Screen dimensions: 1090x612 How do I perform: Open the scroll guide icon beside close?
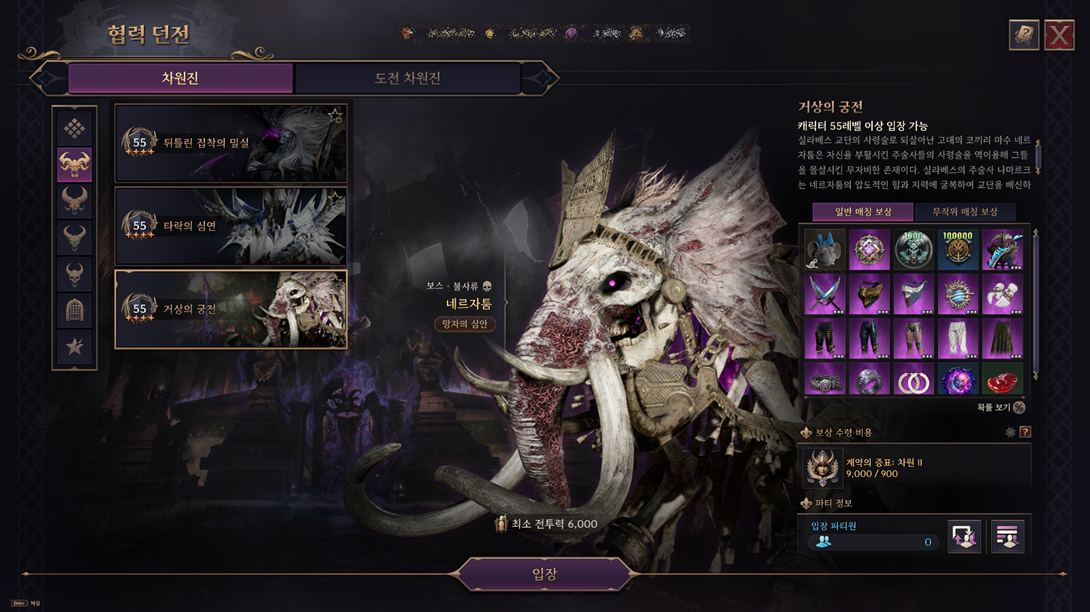1024,35
